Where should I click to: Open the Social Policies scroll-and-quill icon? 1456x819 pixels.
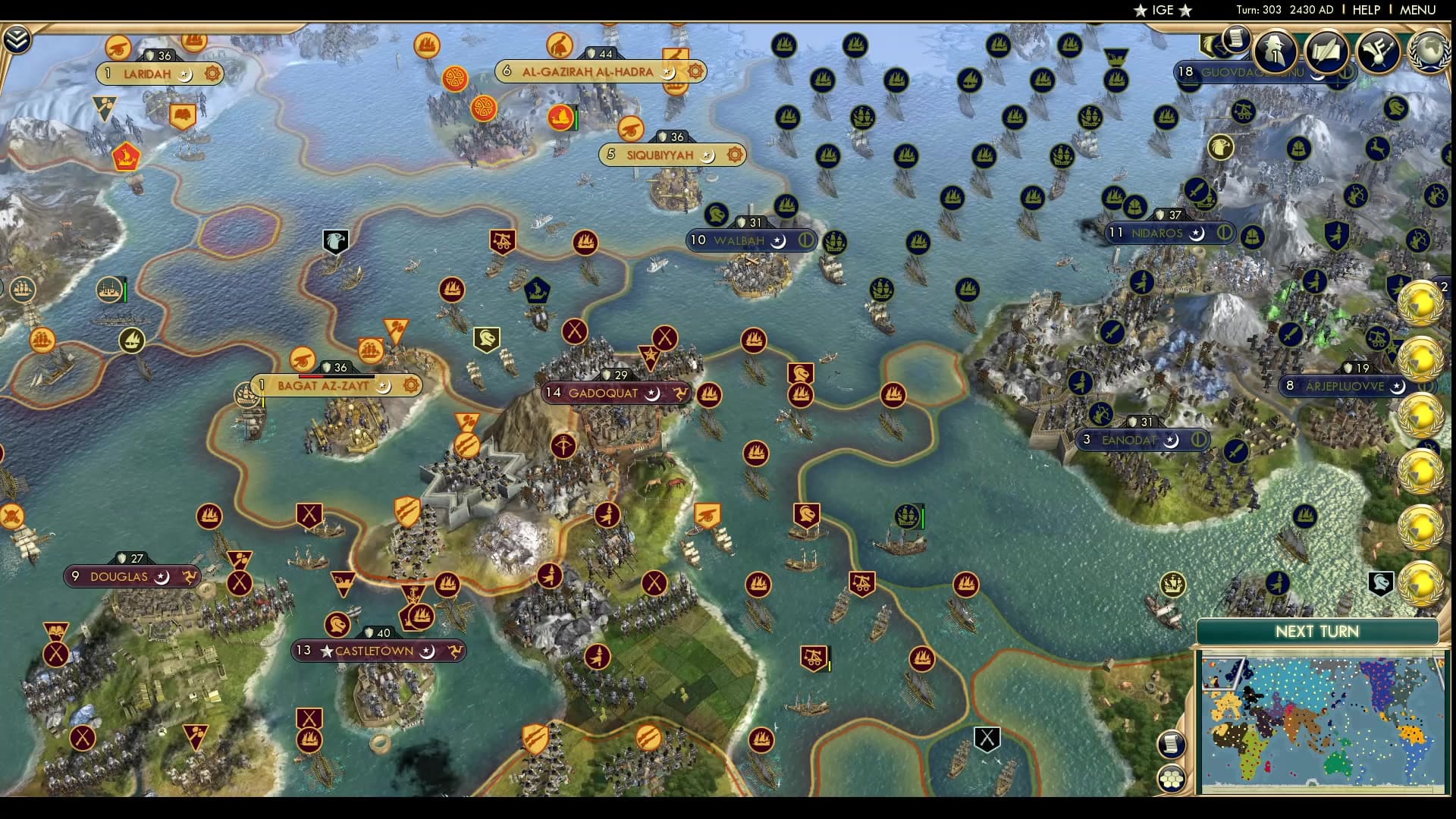coord(1326,52)
